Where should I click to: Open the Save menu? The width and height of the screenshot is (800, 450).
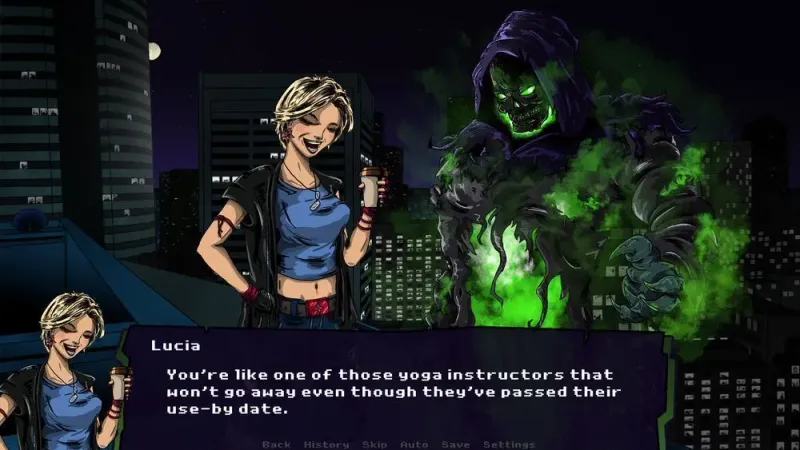(455, 444)
